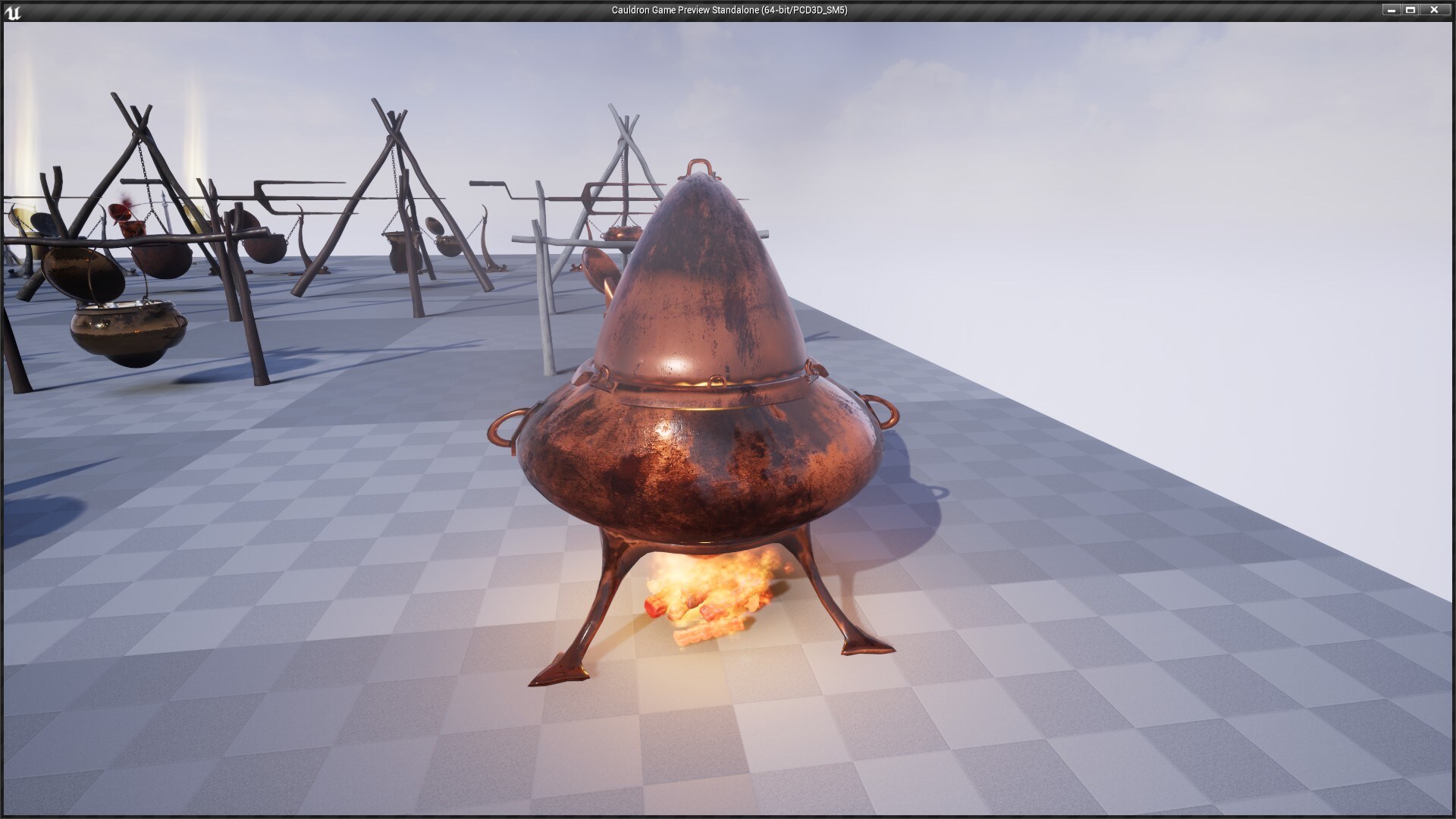
Task: Minimize the Cauldron Game Preview window
Action: (x=1392, y=10)
